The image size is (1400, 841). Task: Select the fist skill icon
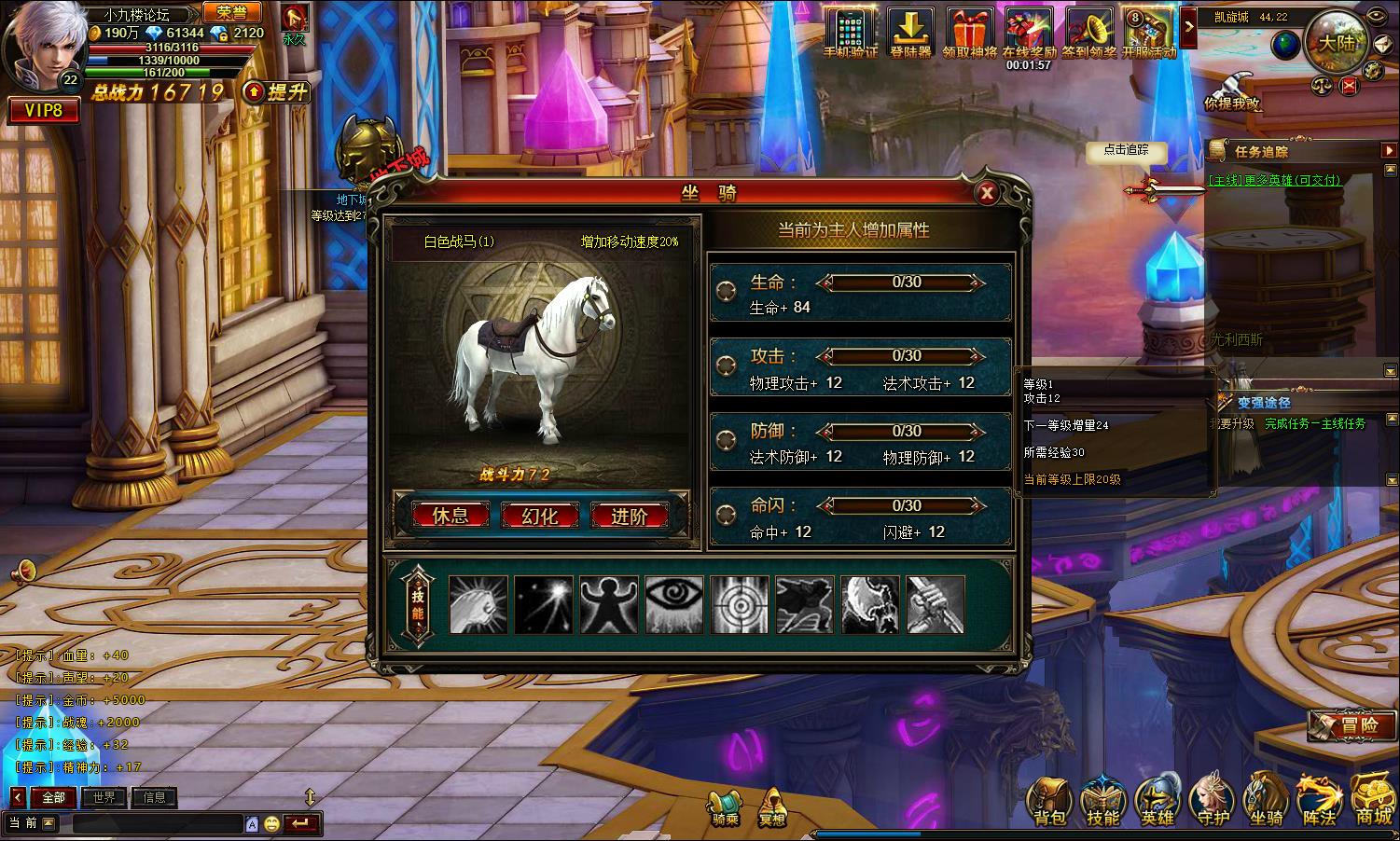coord(478,605)
